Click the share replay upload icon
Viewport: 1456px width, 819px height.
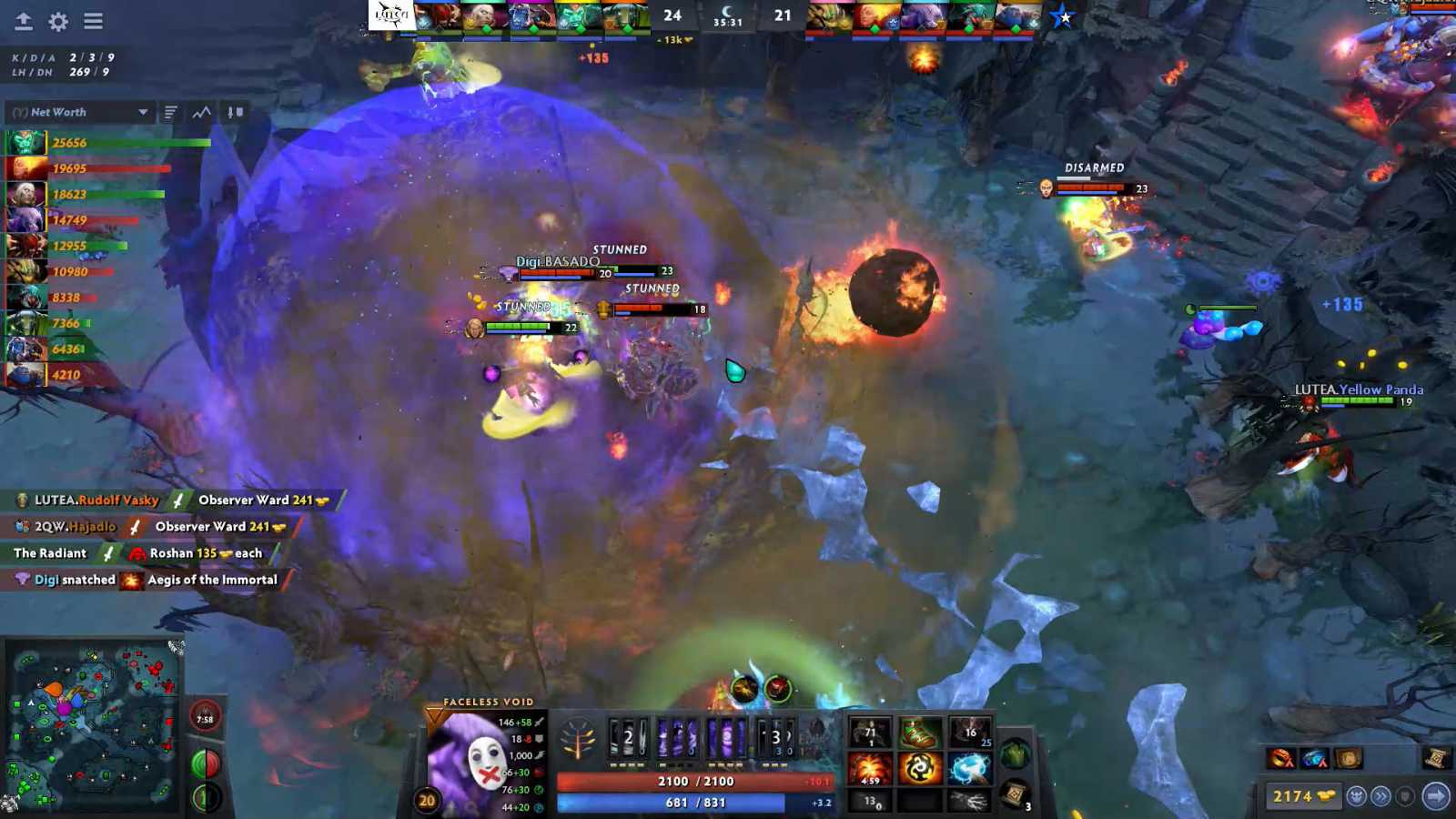[x=22, y=22]
